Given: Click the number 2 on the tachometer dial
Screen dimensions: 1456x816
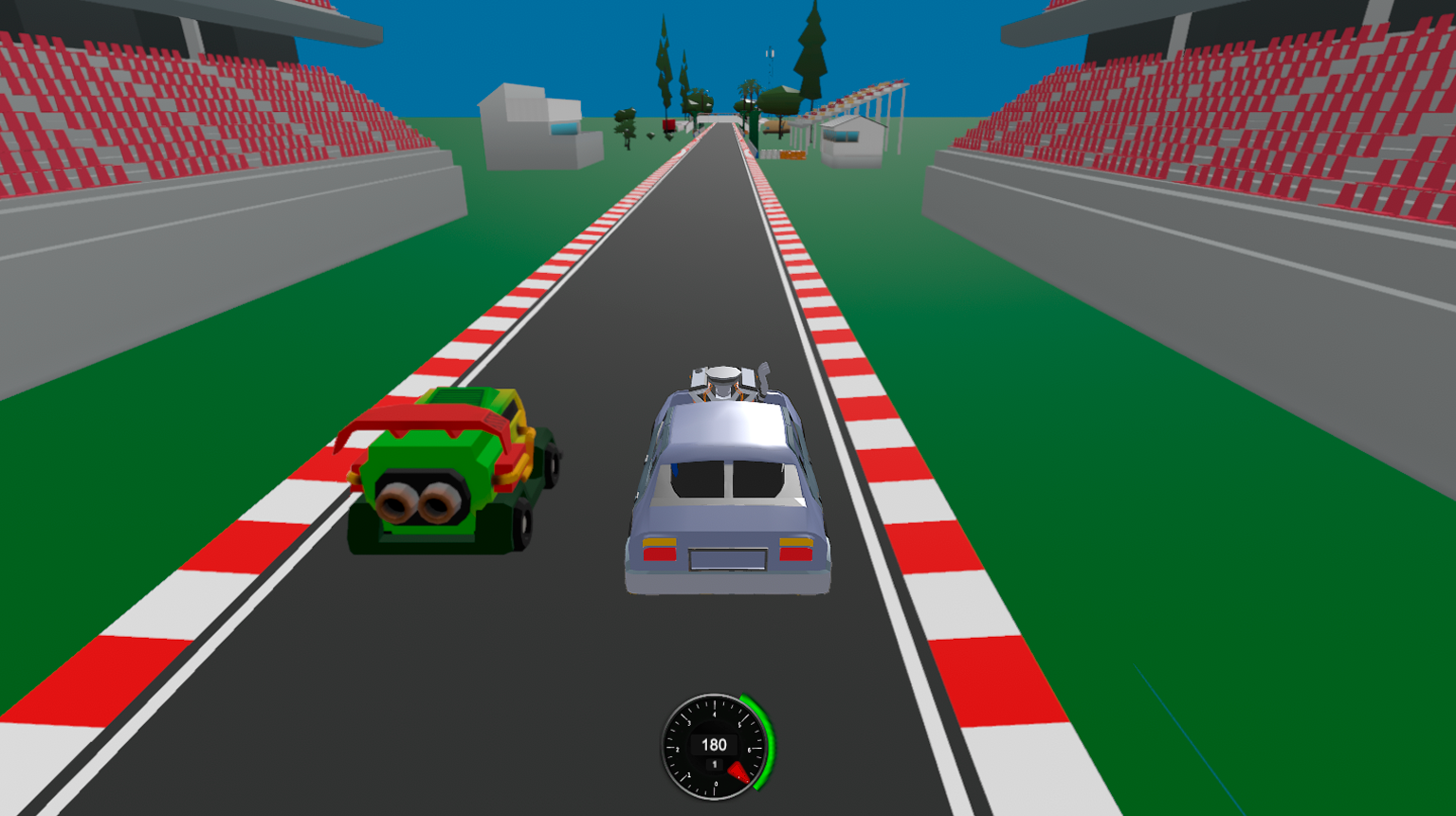Looking at the screenshot, I should coord(678,749).
